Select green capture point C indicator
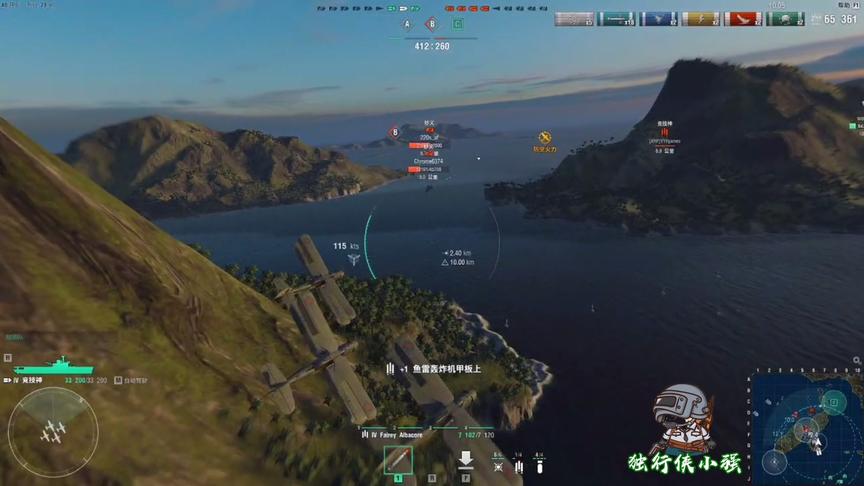Image resolution: width=864 pixels, height=486 pixels. click(x=458, y=24)
